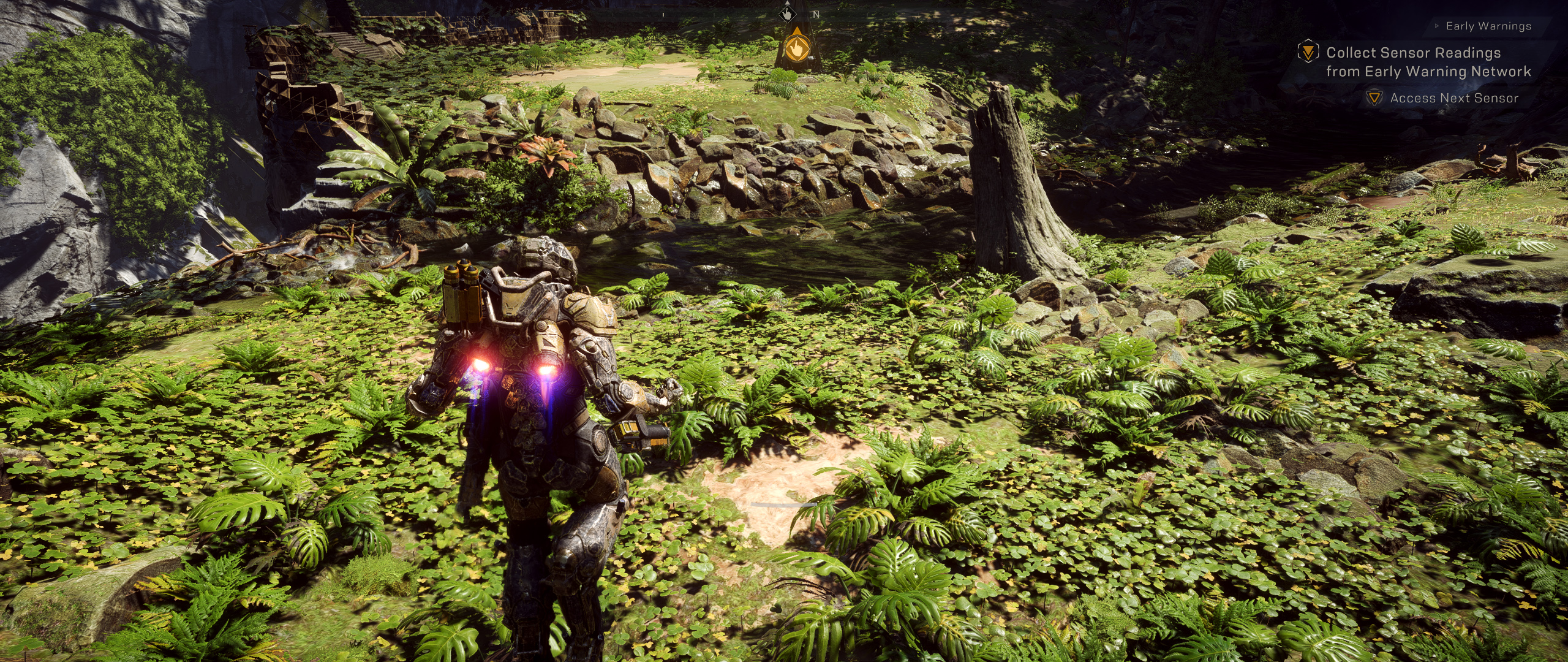This screenshot has height=662, width=1568.
Task: Select the black hand marker on the compass
Action: tap(786, 13)
